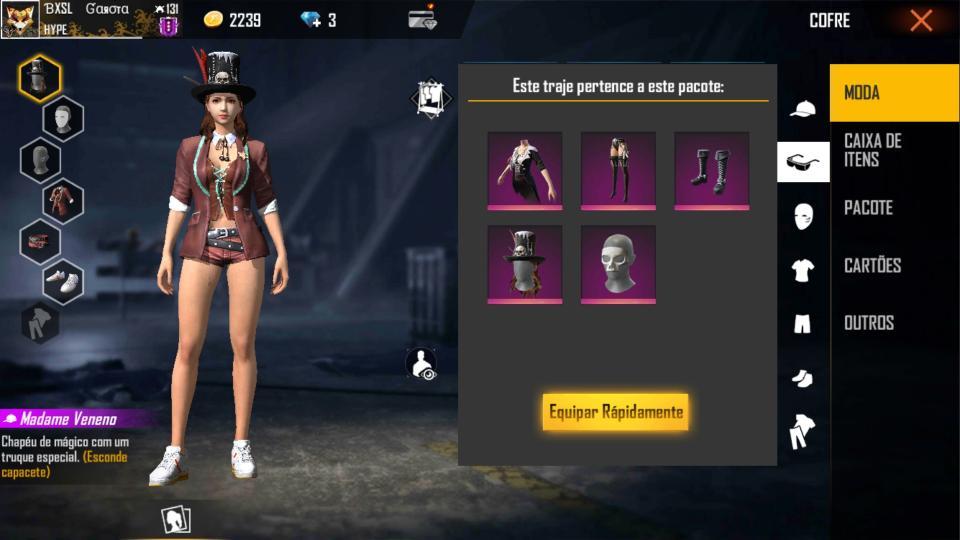This screenshot has width=960, height=540.
Task: Choose the cap headwear category icon
Action: 803,109
